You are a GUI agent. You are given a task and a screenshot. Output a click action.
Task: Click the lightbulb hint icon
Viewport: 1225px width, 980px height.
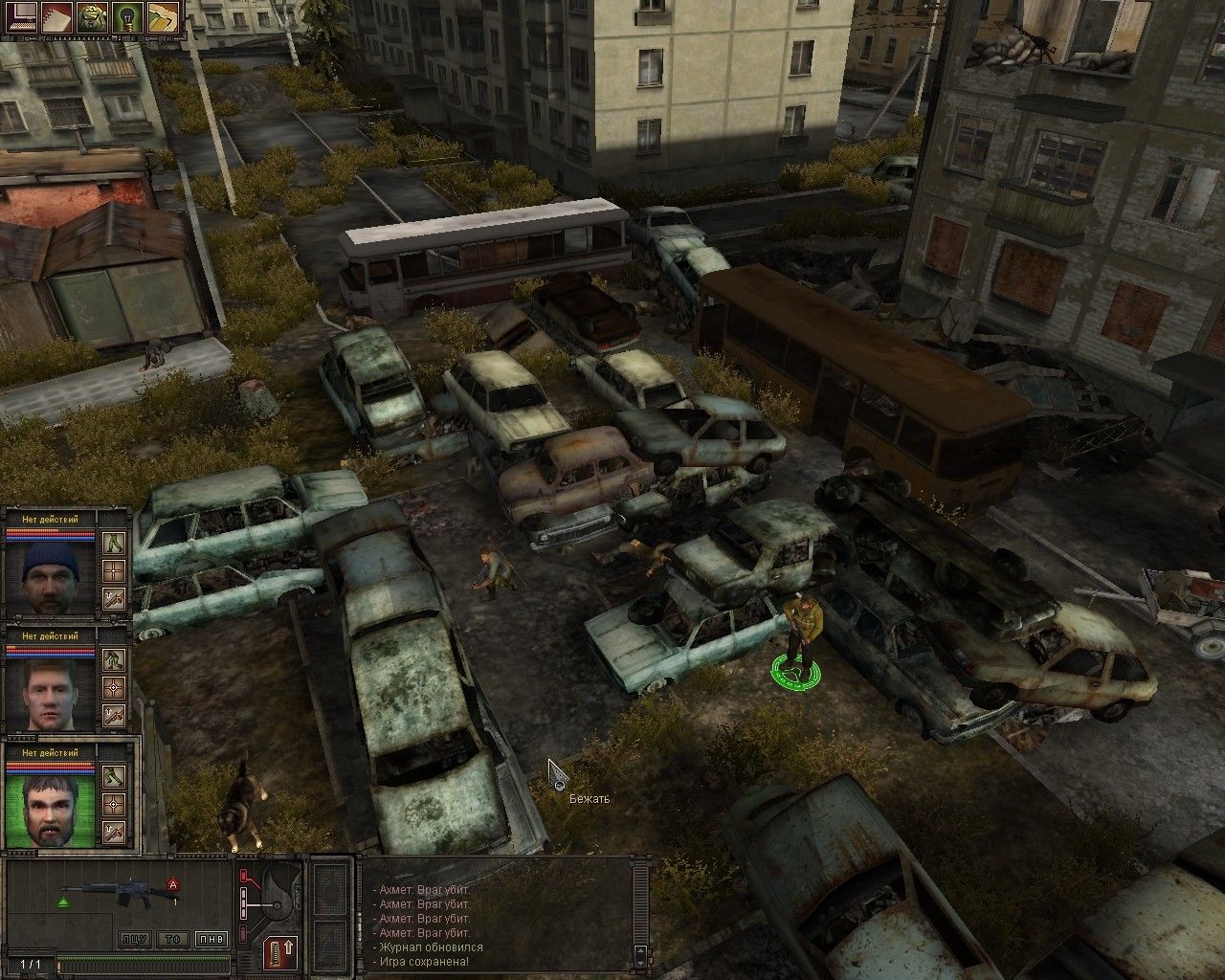click(127, 17)
